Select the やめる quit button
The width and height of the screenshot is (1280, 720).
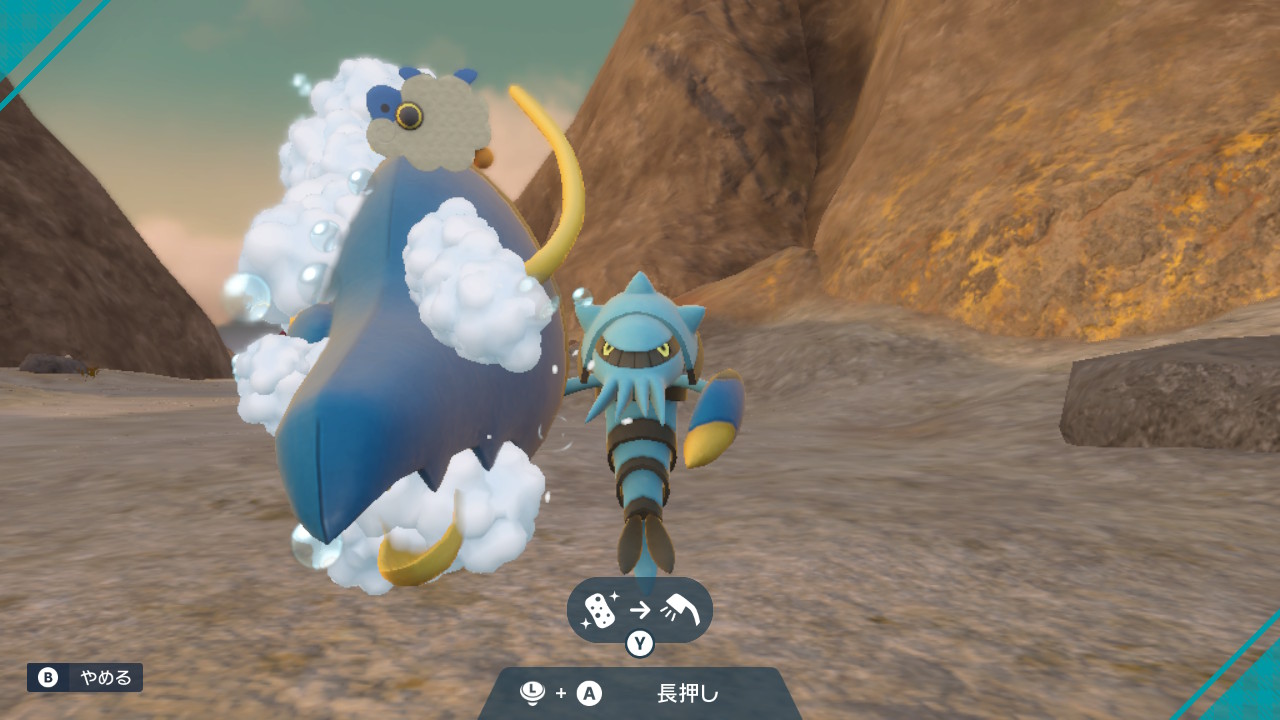tap(85, 677)
